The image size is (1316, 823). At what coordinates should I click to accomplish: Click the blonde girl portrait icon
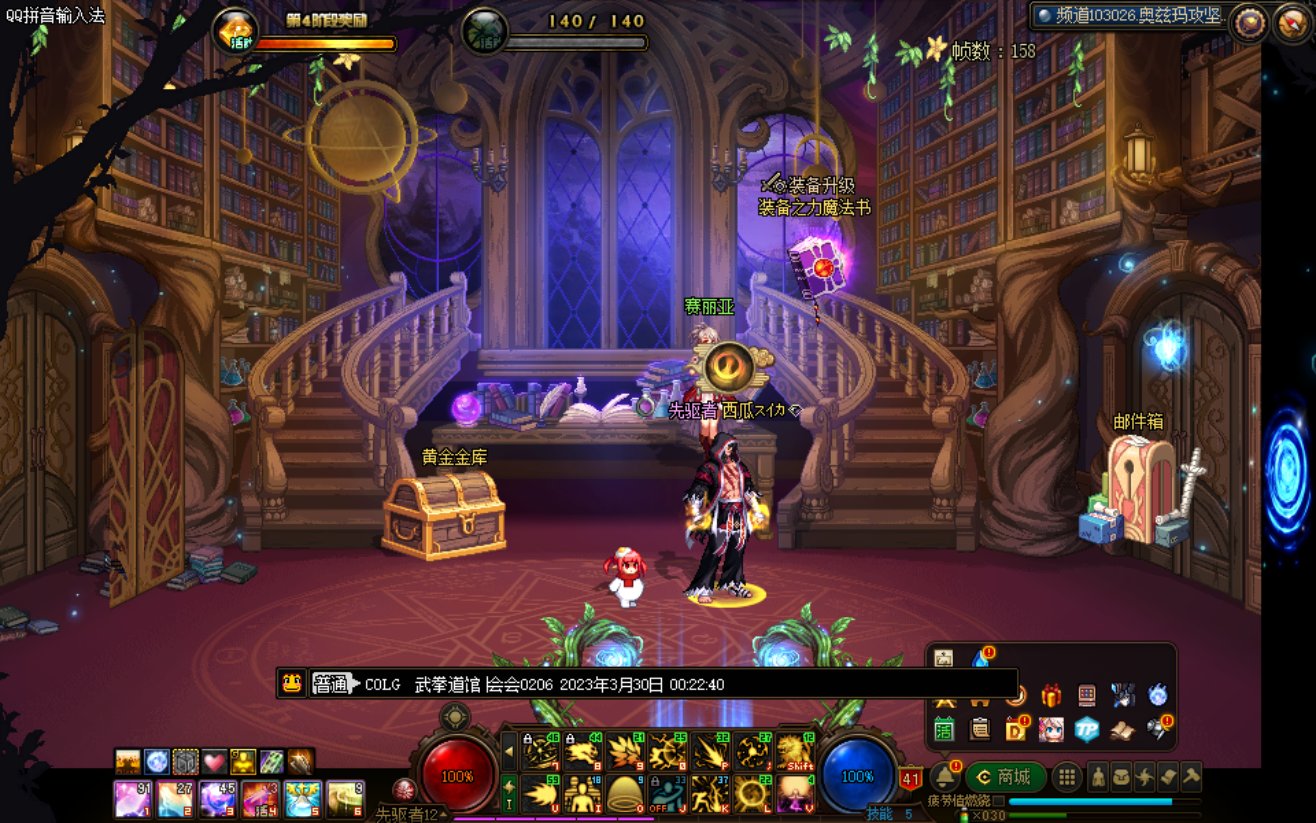[x=1051, y=729]
